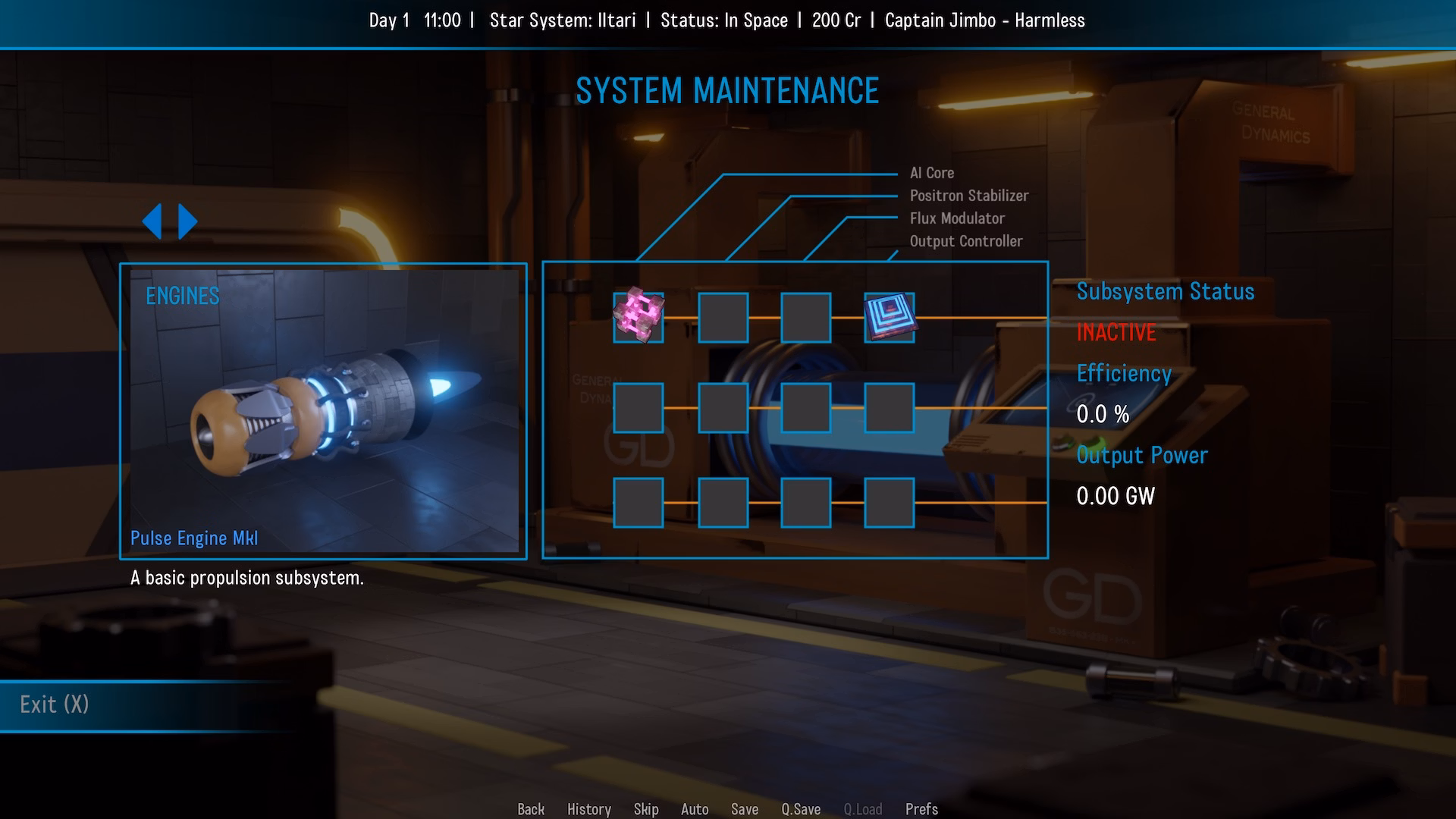Open Prefs from the bottom menu
The height and width of the screenshot is (819, 1456).
click(x=921, y=809)
